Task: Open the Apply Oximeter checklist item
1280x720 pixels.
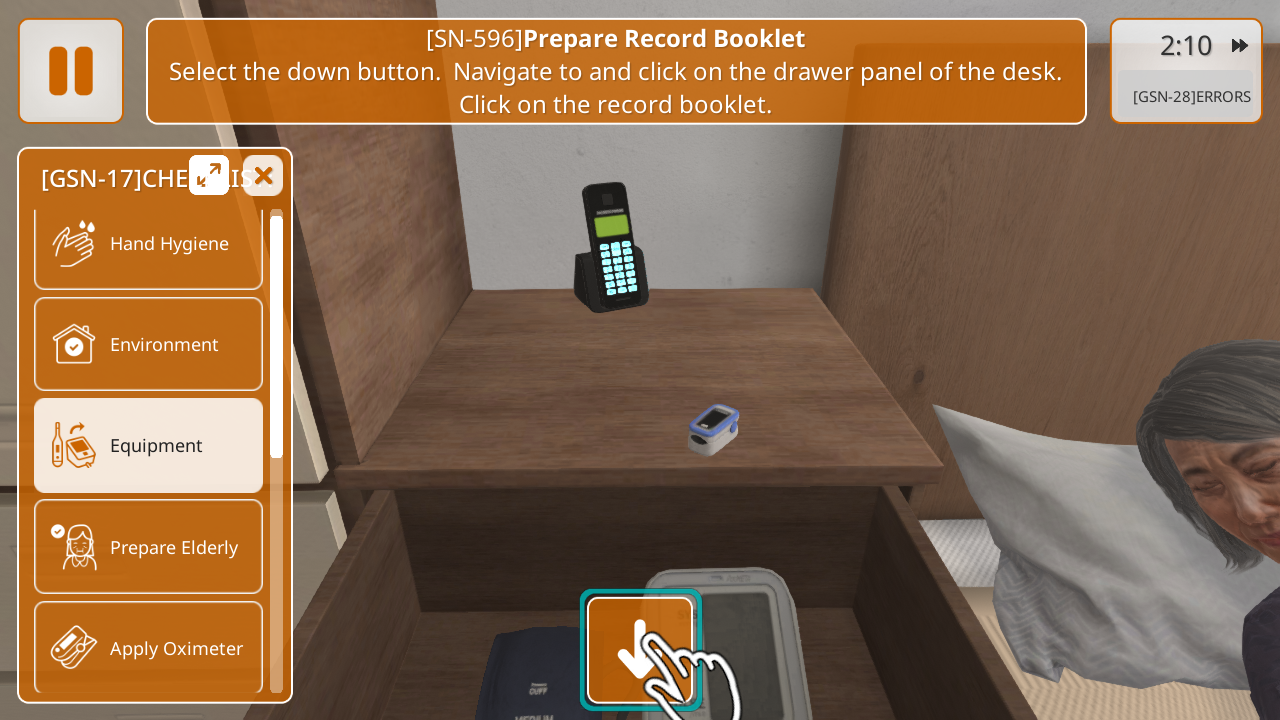Action: [x=148, y=648]
